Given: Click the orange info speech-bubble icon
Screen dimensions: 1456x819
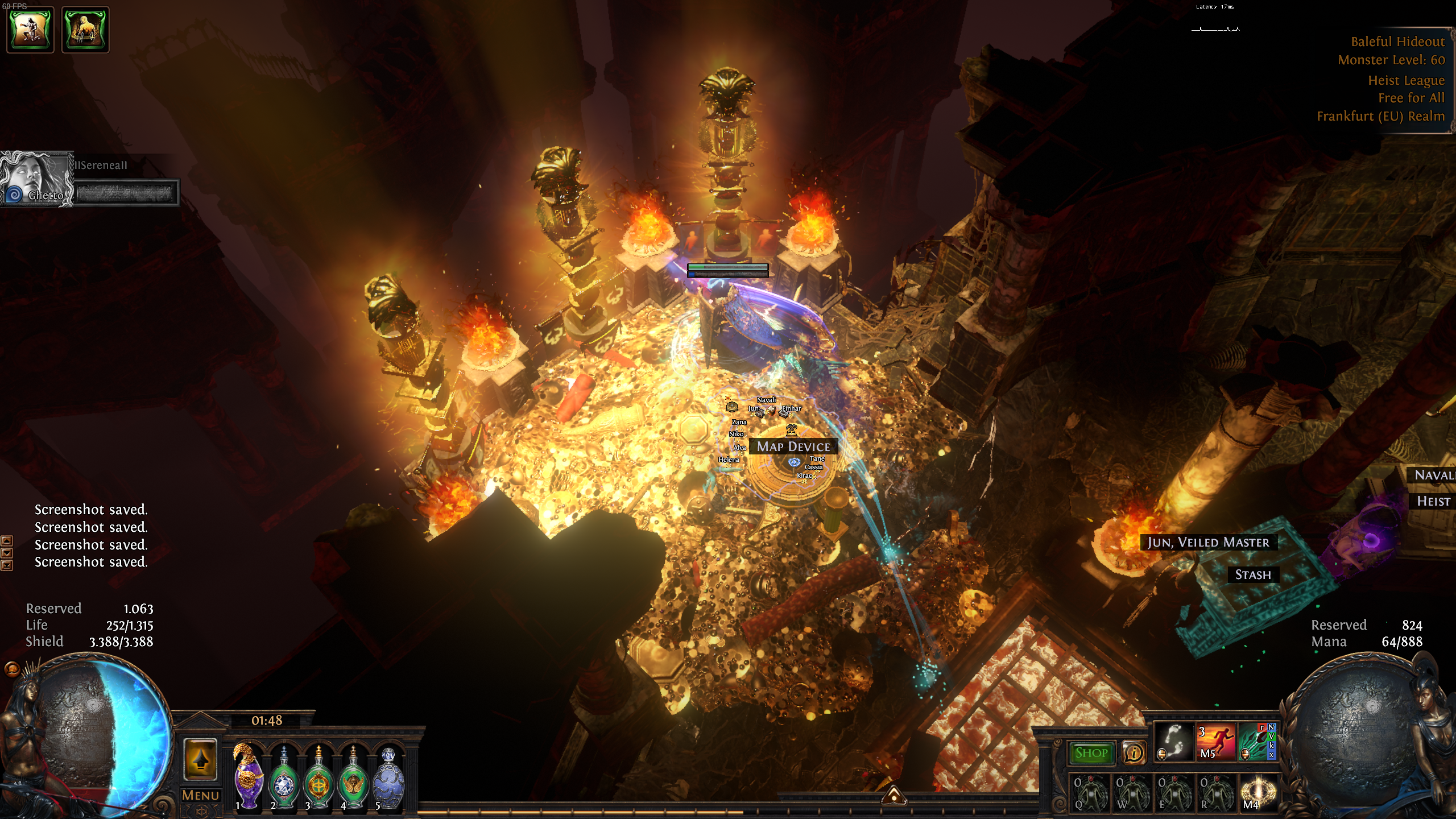Looking at the screenshot, I should [x=1134, y=753].
